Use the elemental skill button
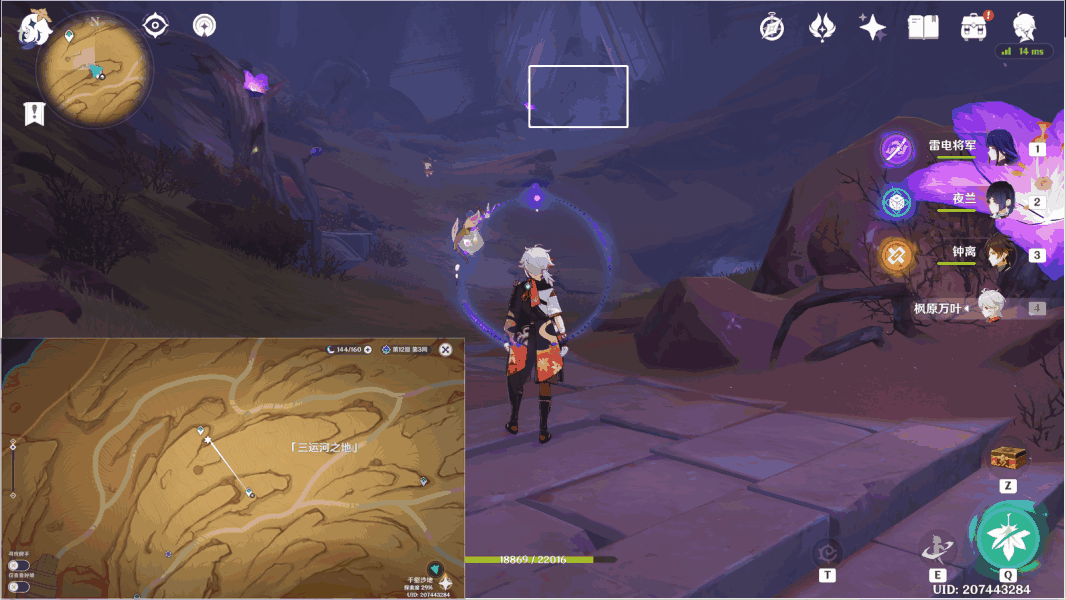 pos(937,547)
